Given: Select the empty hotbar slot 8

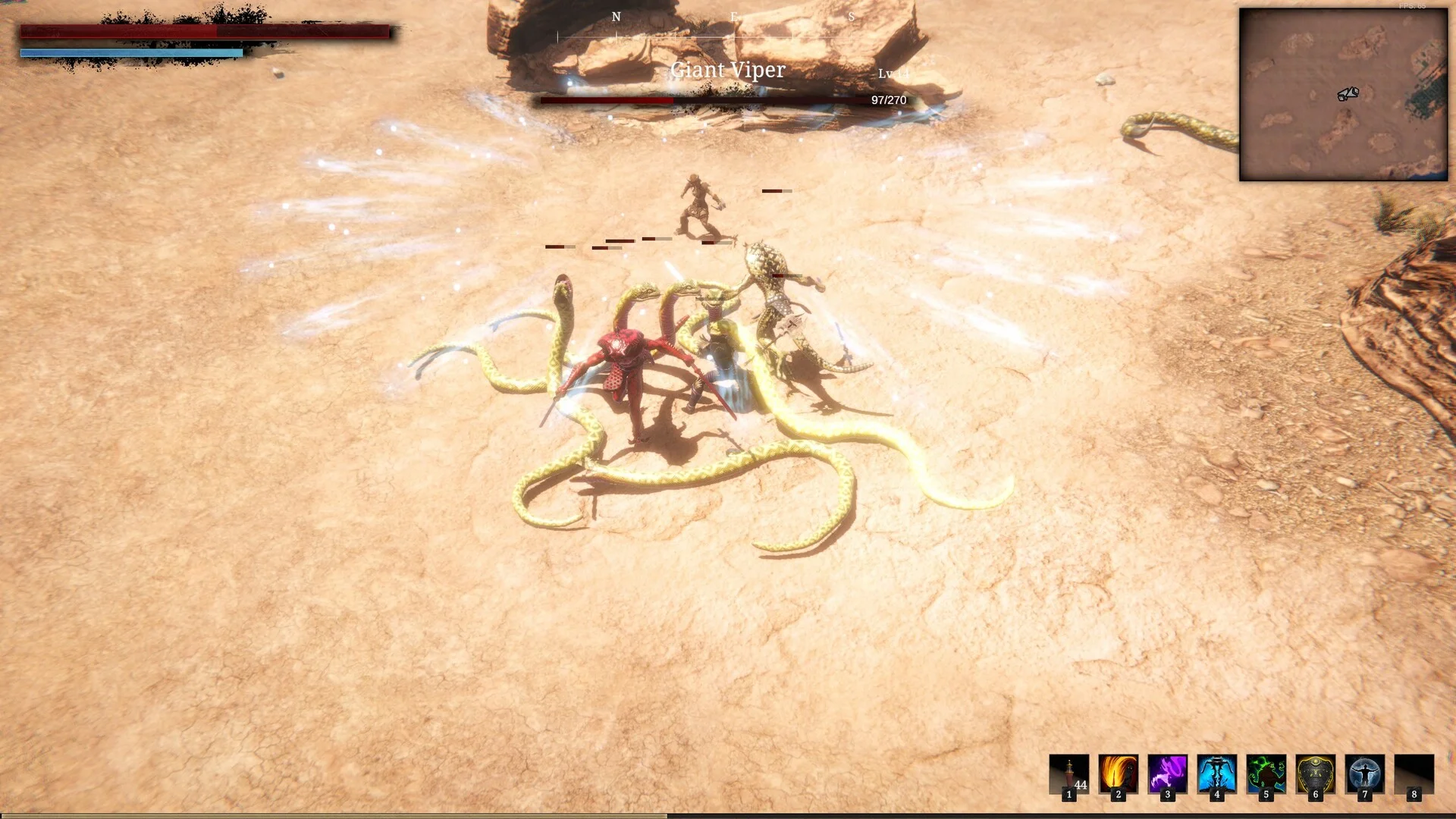Looking at the screenshot, I should pos(1414,774).
